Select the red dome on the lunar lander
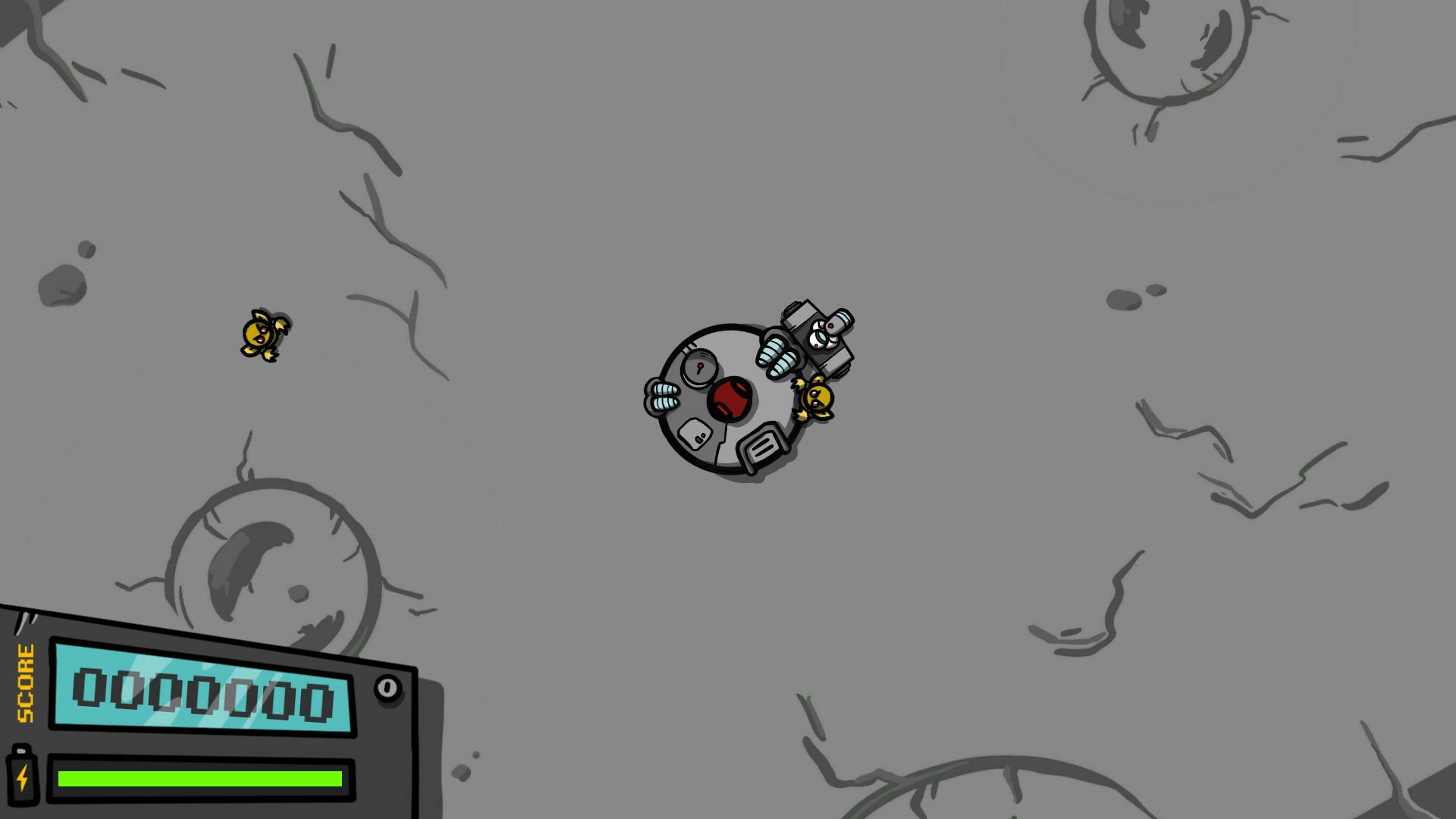 coord(728,400)
